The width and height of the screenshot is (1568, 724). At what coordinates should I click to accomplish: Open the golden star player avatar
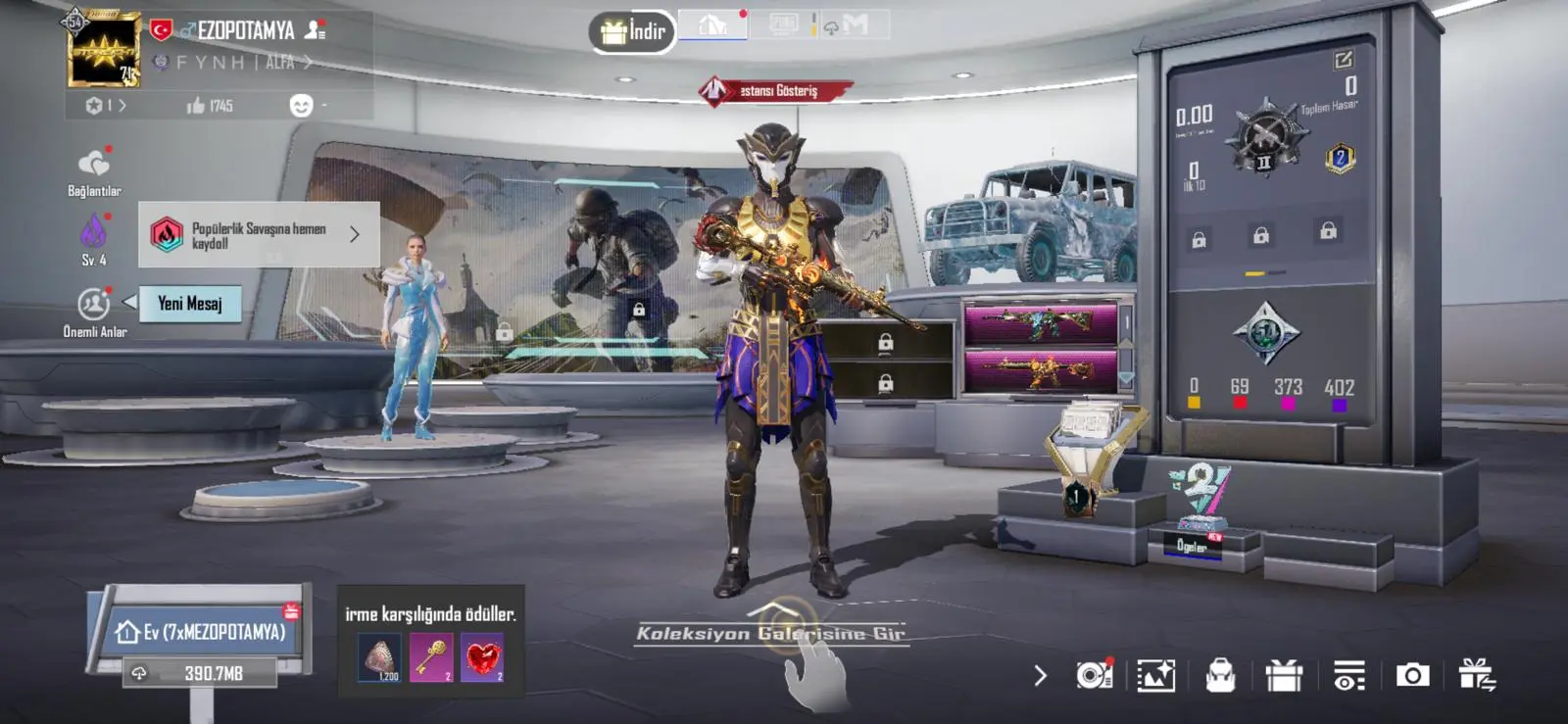[x=103, y=50]
